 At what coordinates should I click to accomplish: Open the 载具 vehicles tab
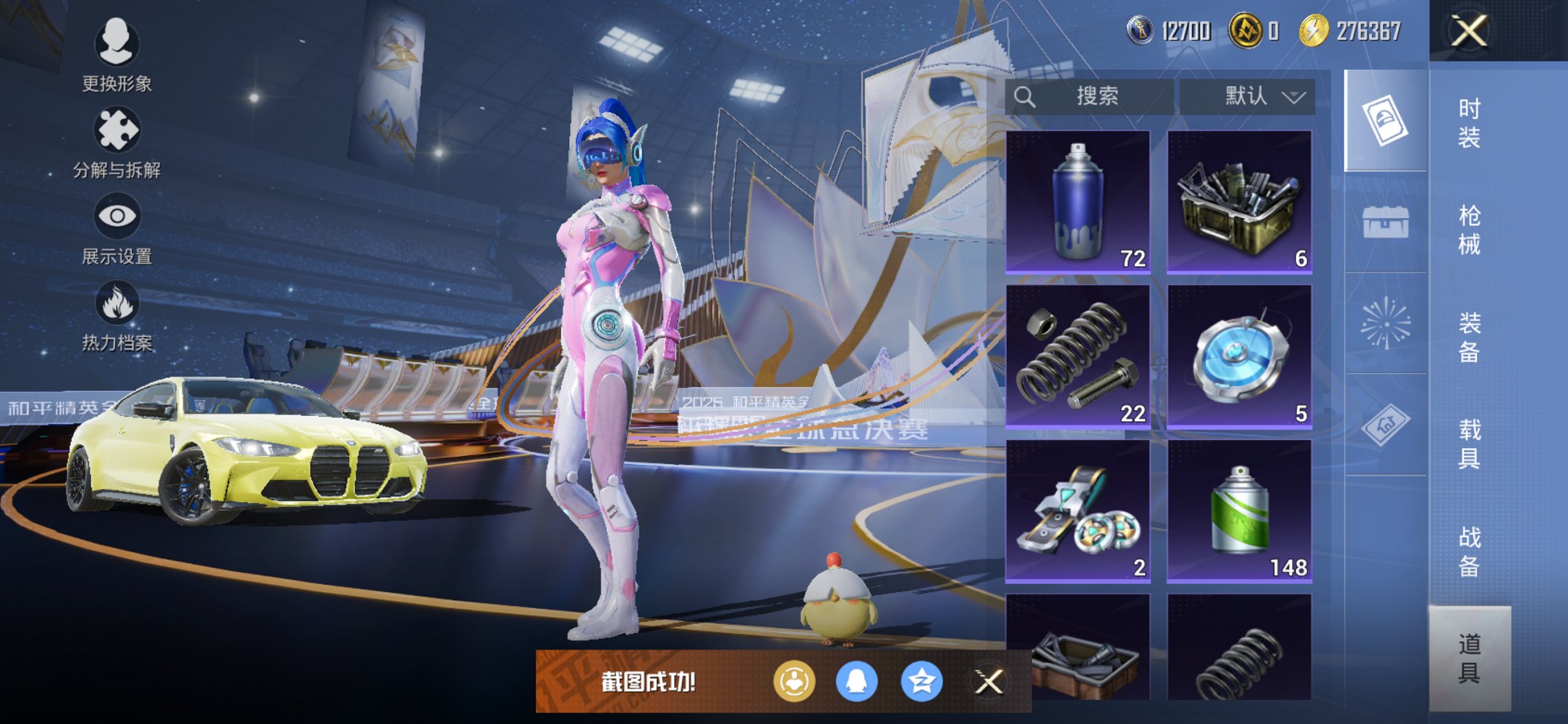point(1469,444)
